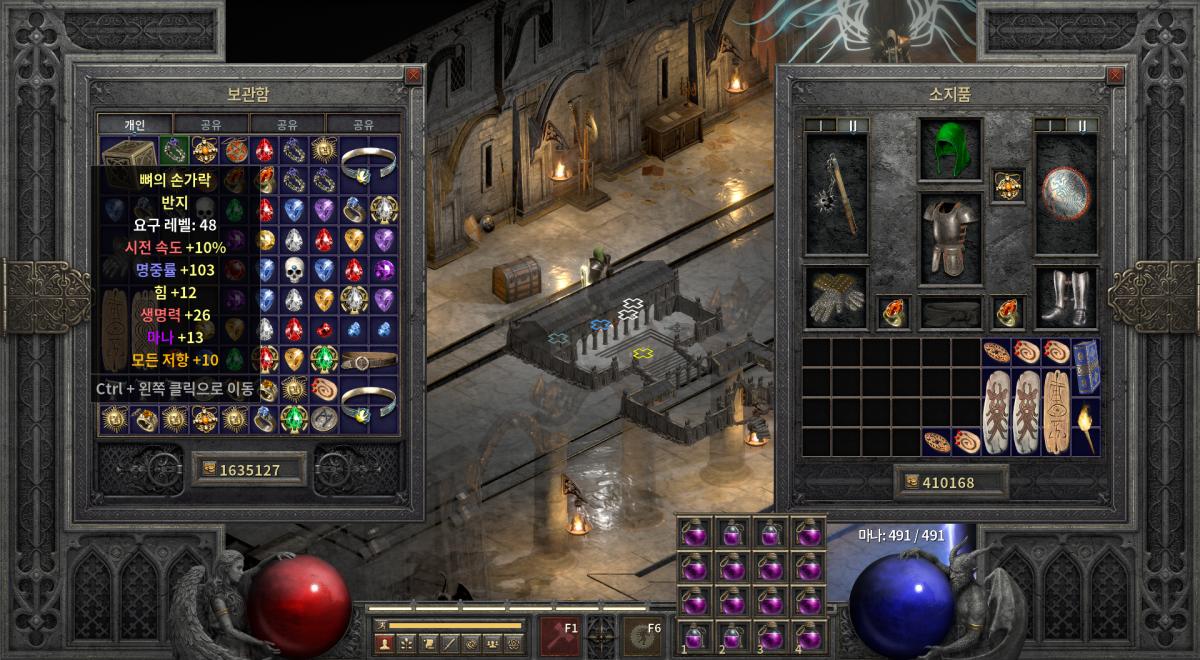
Task: Use the belt potion in slot 1
Action: point(693,634)
